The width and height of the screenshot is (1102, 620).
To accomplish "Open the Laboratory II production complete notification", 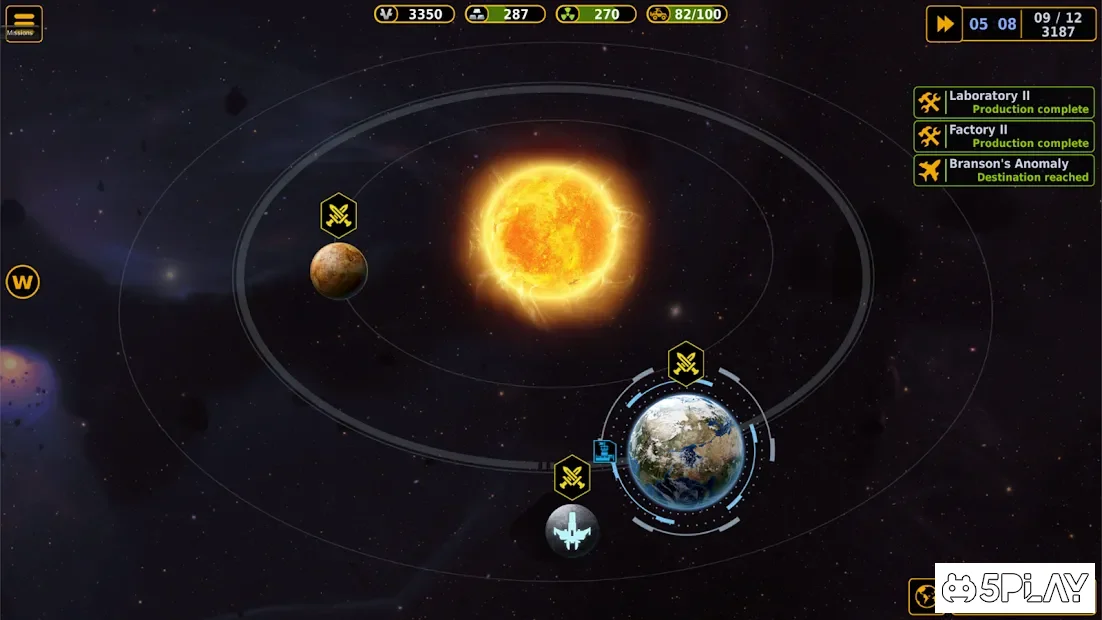I will coord(1003,102).
